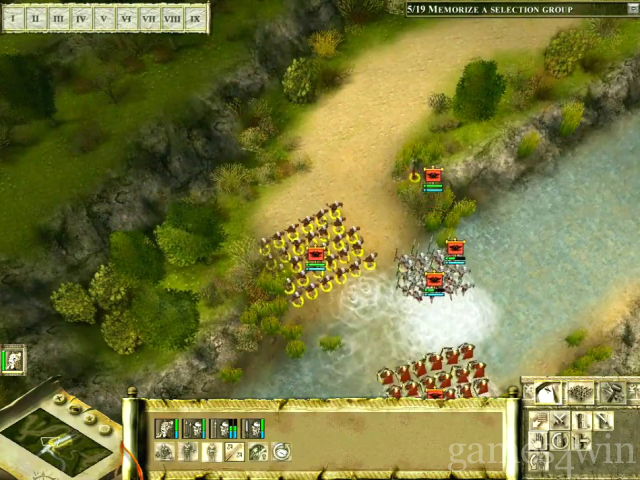This screenshot has height=480, width=640.
Task: Switch to the helmet orders tab
Action: click(546, 393)
